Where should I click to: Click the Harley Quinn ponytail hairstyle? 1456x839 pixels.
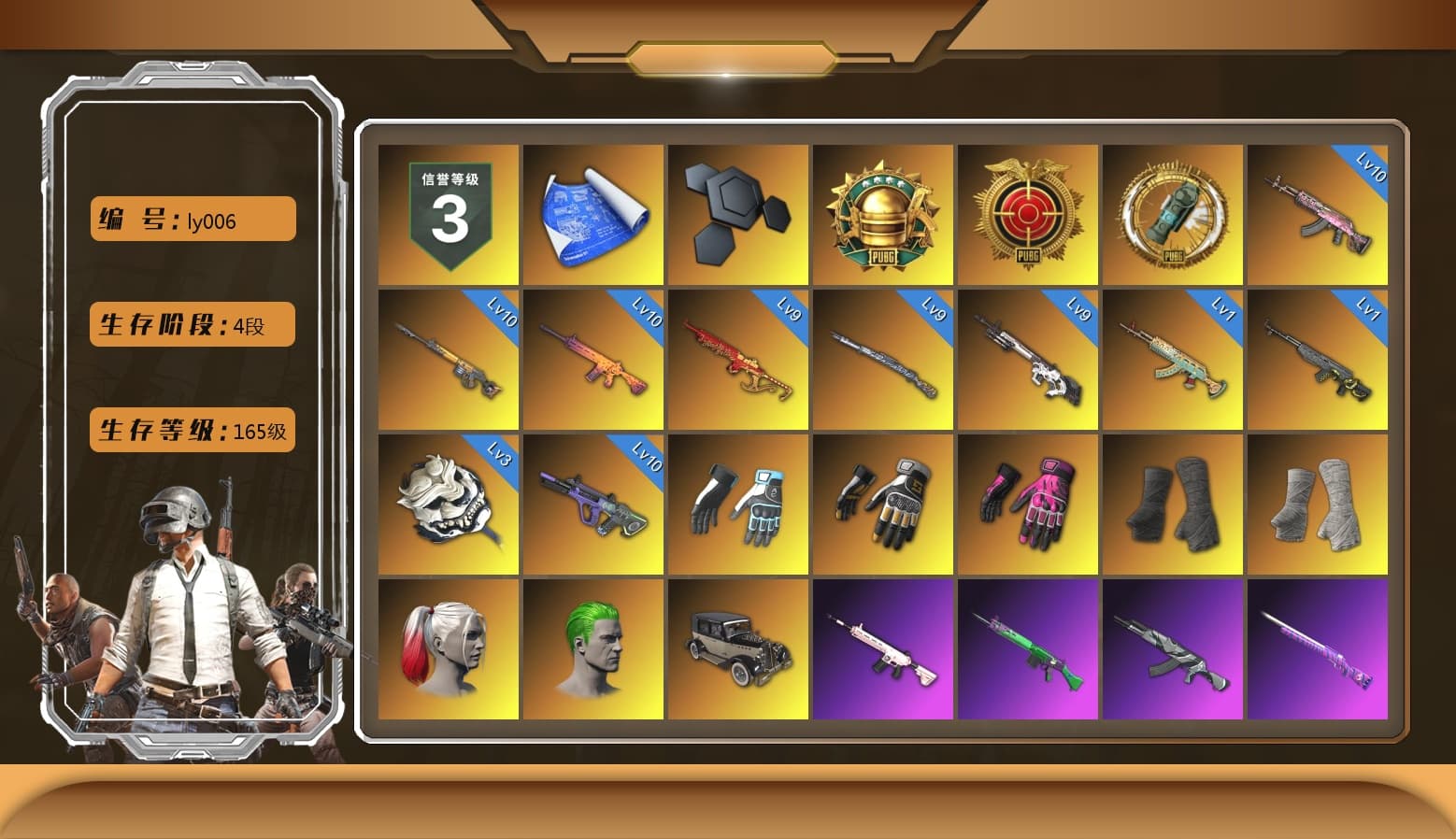[447, 649]
